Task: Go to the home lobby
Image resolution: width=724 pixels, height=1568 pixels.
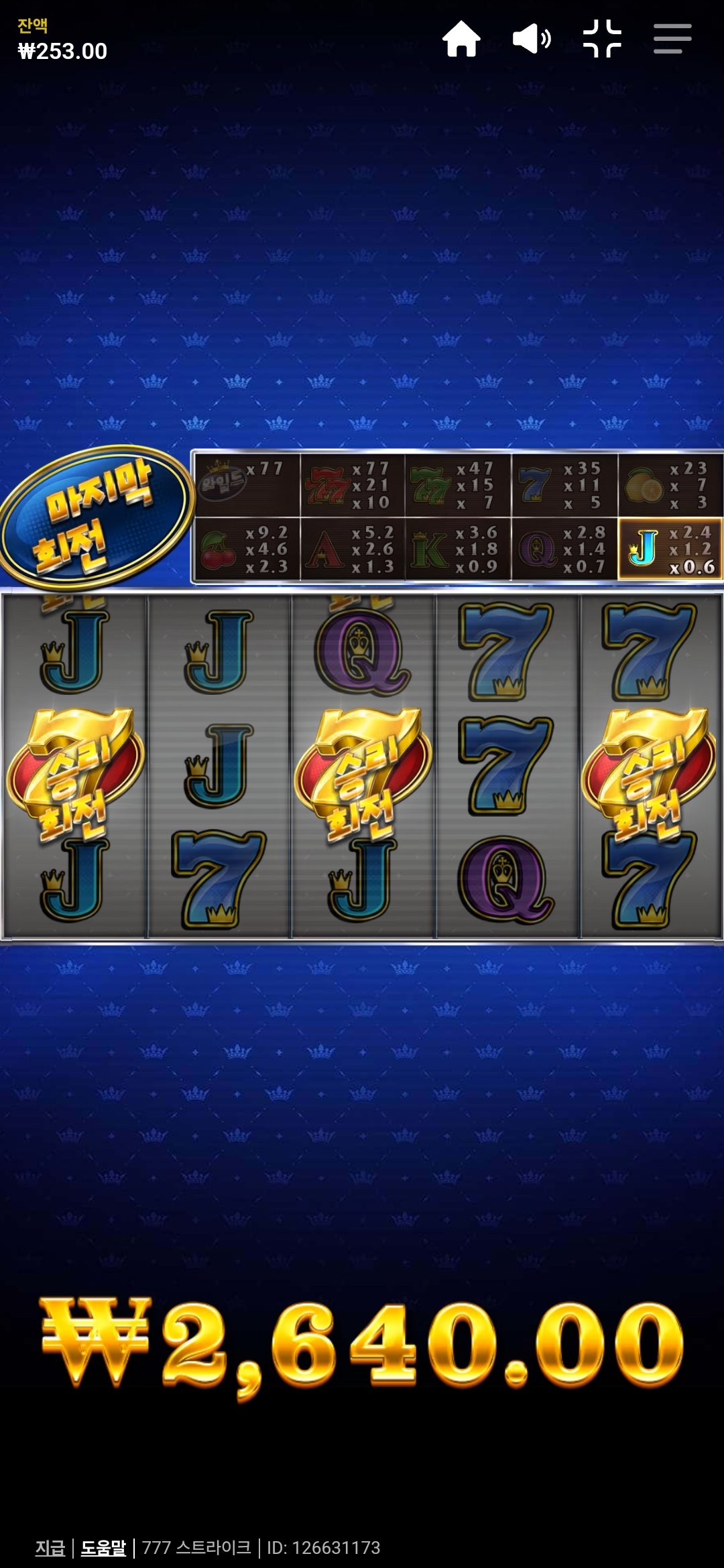Action: (461, 39)
